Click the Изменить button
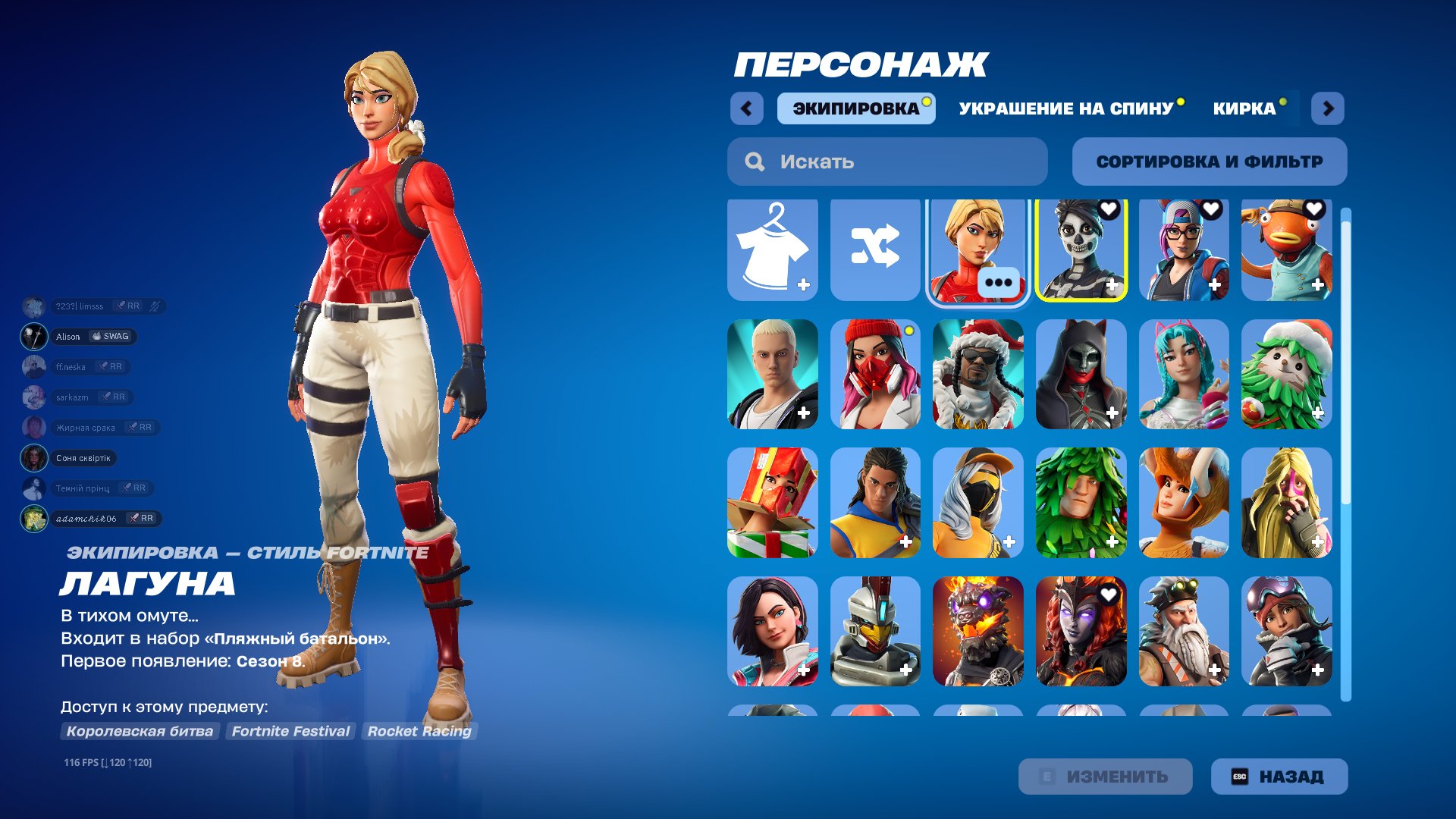The width and height of the screenshot is (1456, 819). (x=1105, y=777)
